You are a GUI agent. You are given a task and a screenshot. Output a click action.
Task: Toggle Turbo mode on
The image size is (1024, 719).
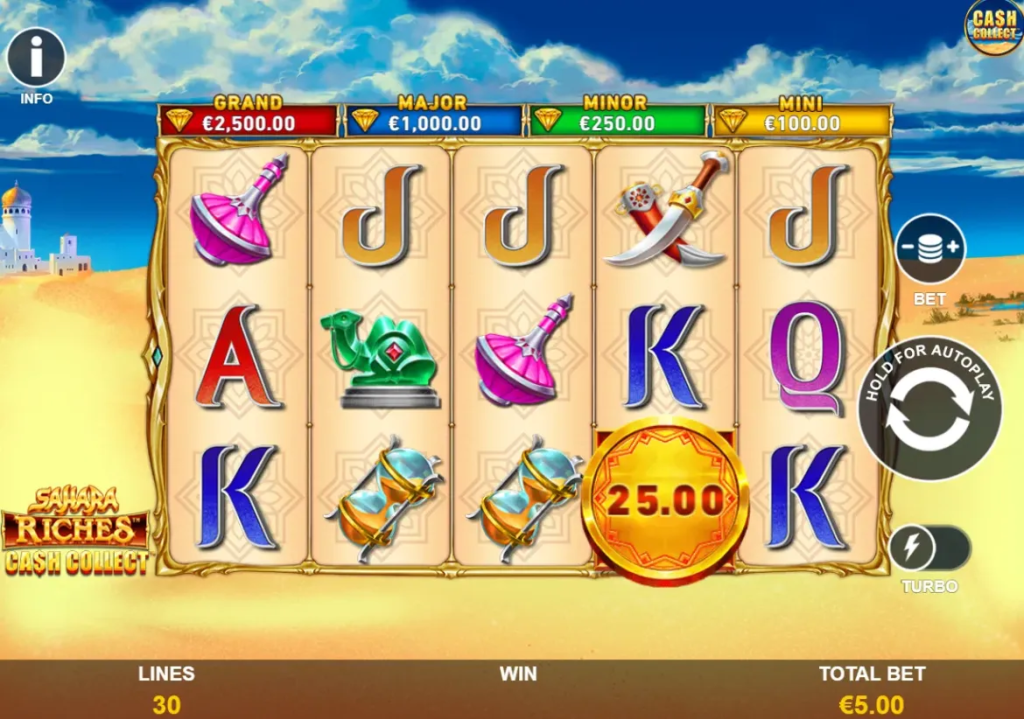click(x=929, y=549)
